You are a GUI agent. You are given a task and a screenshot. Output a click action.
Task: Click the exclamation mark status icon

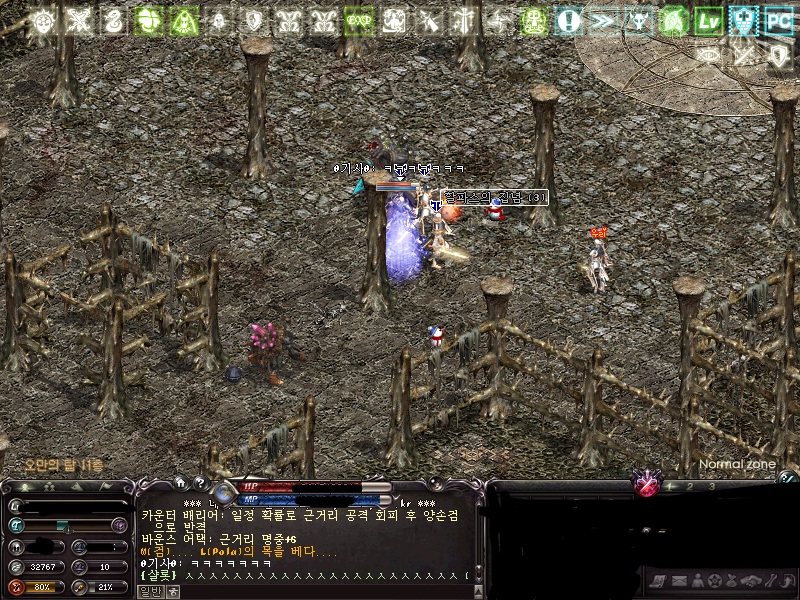click(569, 20)
